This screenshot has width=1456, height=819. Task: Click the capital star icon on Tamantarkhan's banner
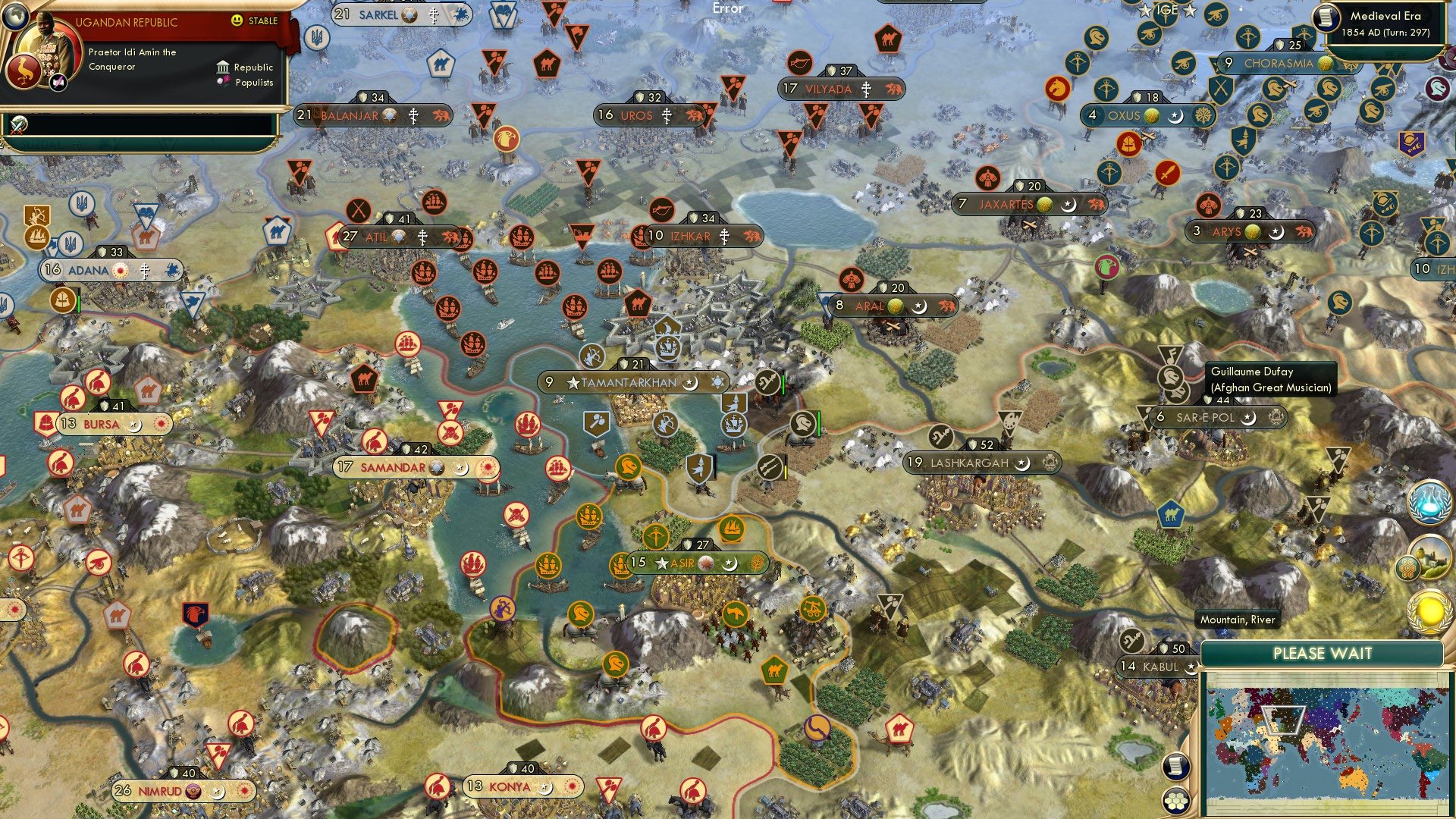tap(575, 383)
